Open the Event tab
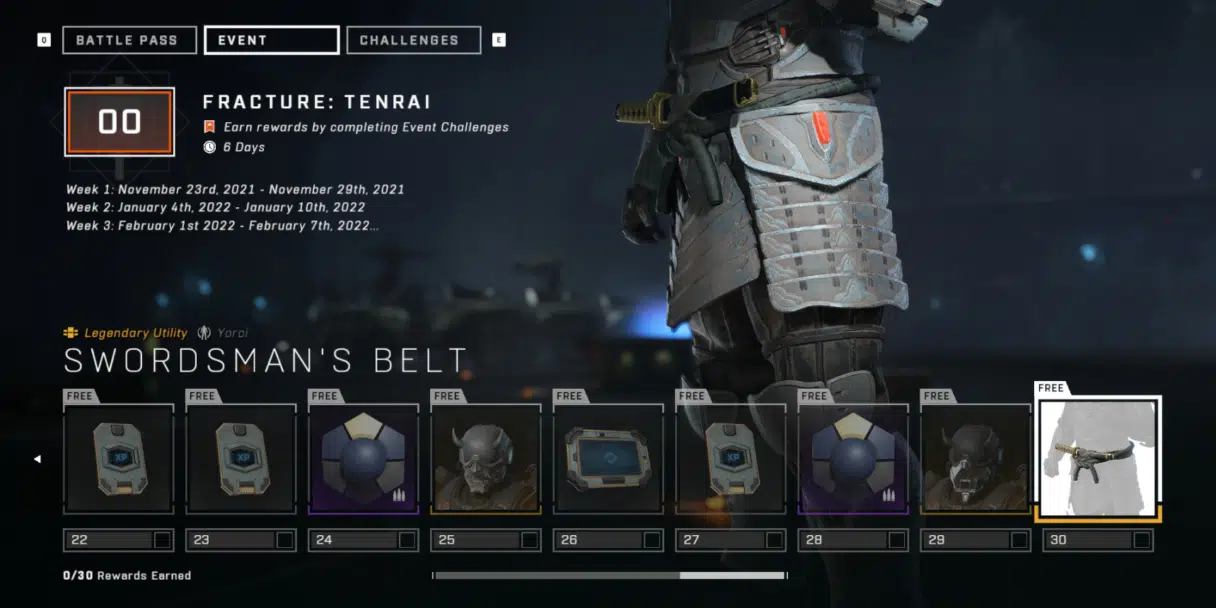 [x=271, y=40]
